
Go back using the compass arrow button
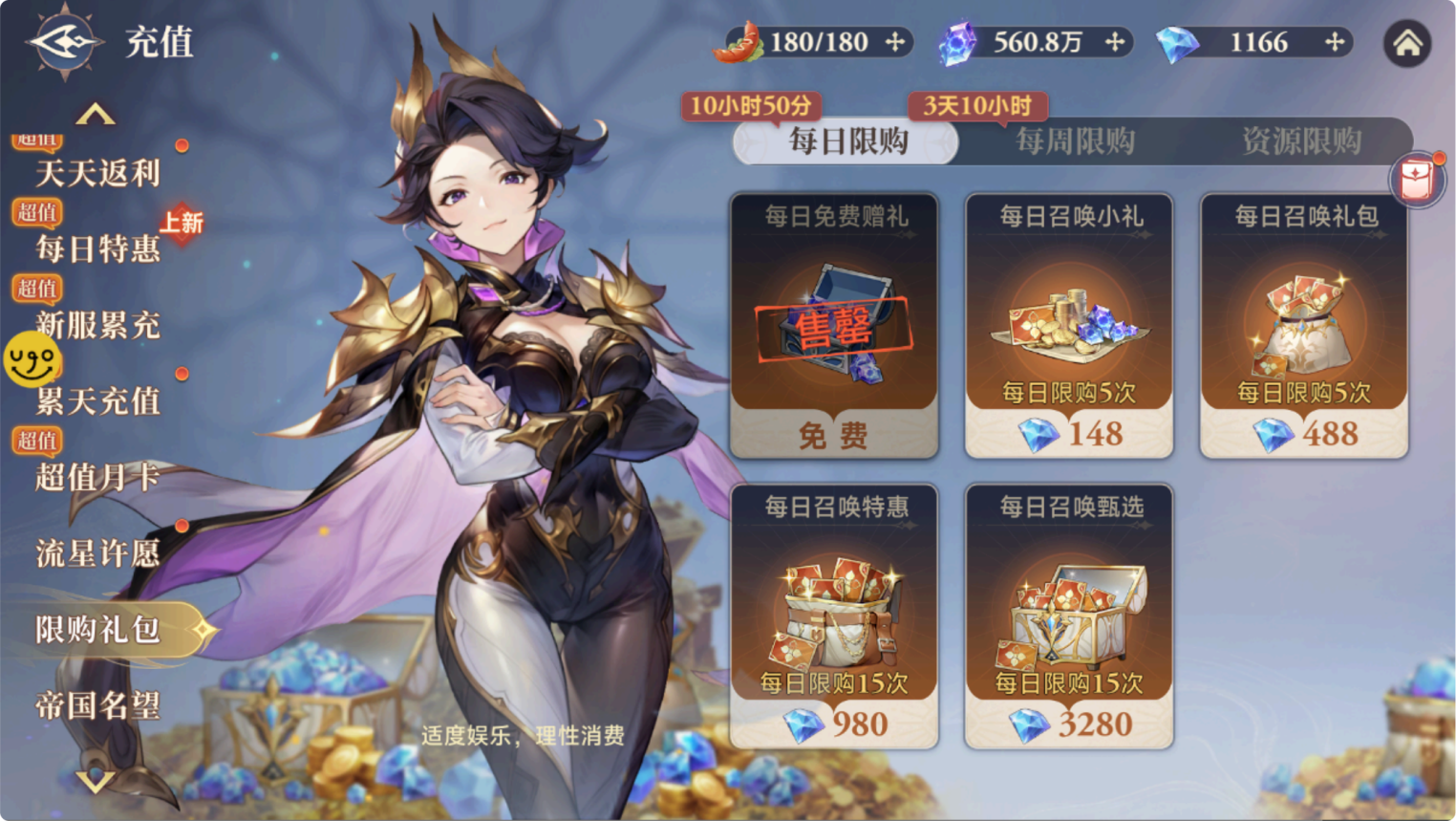[65, 42]
